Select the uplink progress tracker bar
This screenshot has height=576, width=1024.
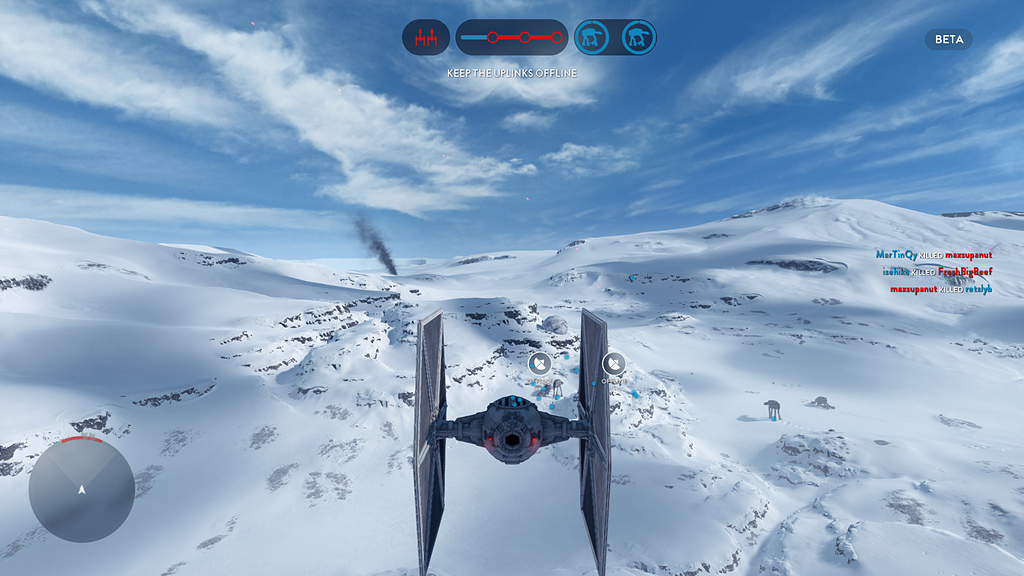pyautogui.click(x=511, y=38)
